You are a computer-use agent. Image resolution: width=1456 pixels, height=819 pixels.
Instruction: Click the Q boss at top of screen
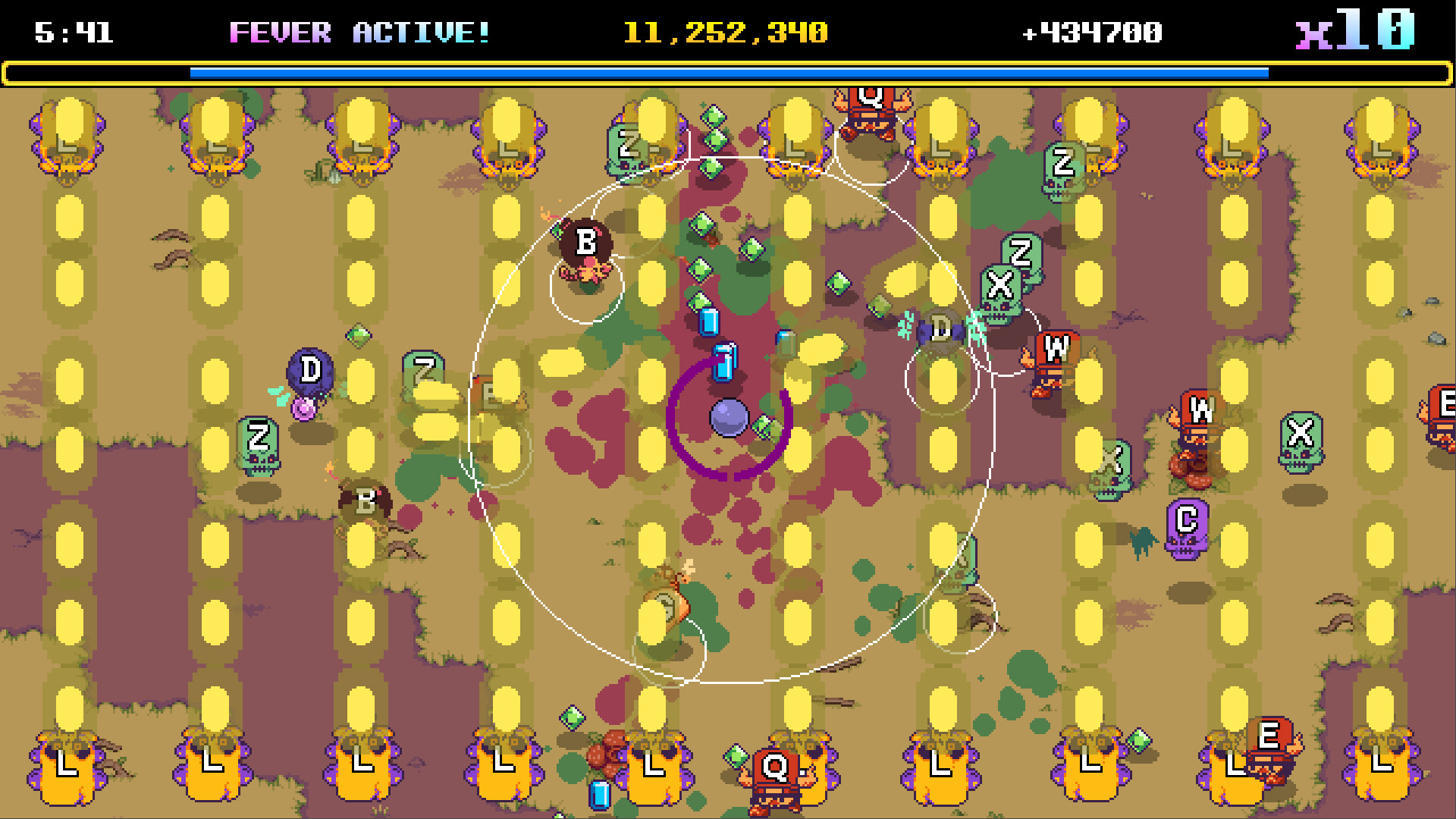[871, 99]
